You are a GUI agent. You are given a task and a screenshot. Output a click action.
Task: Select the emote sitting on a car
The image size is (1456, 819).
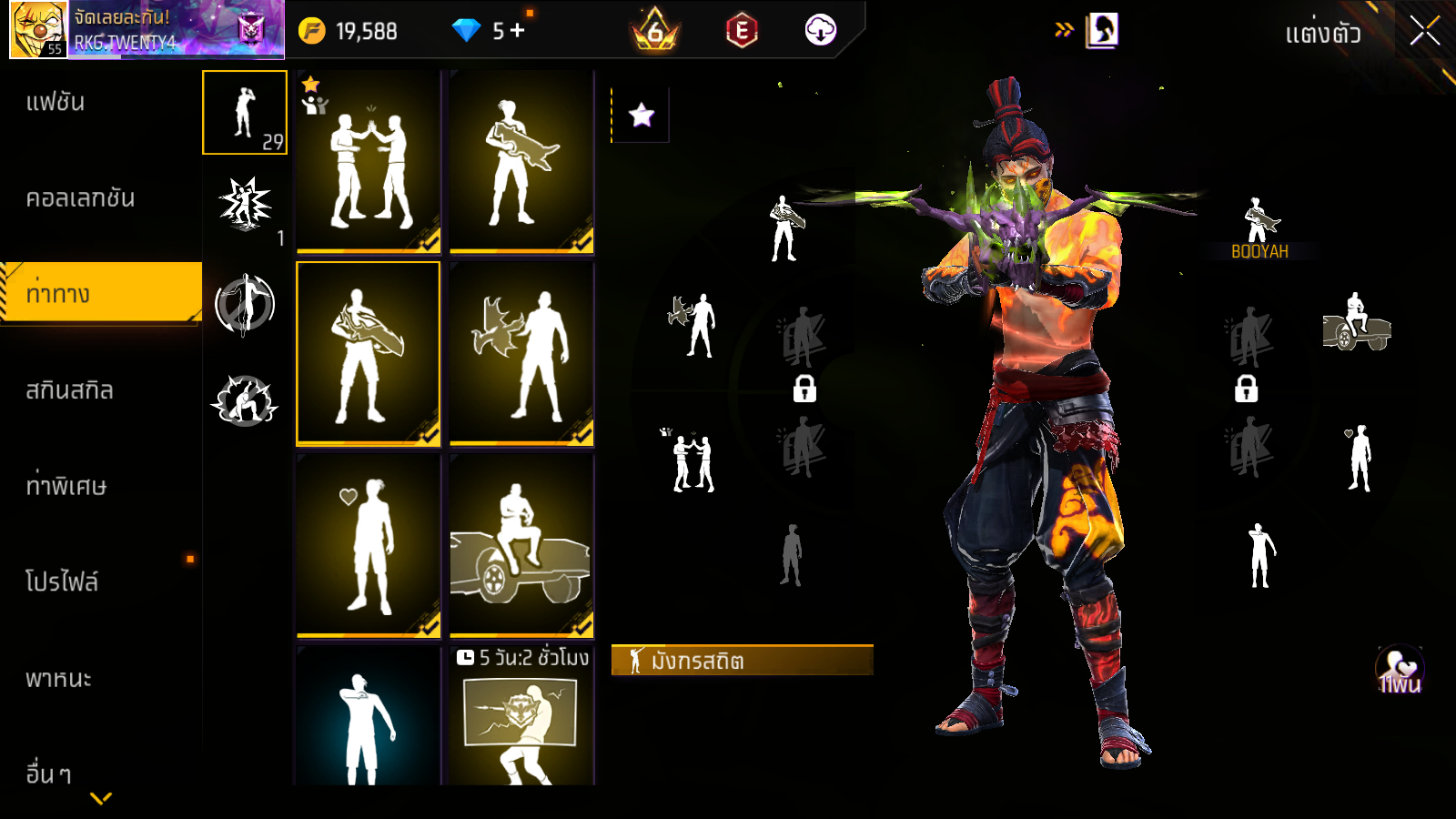pos(521,545)
